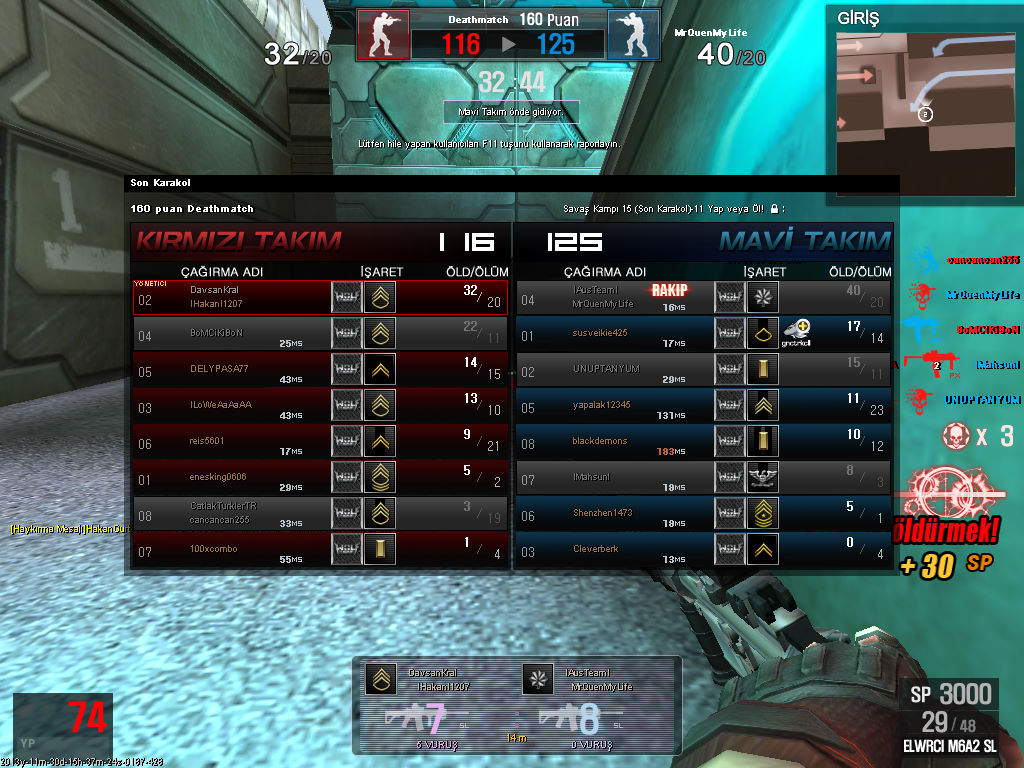Select the Shenzhen1473 scoreboard entry
1024x768 pixels.
pos(704,513)
